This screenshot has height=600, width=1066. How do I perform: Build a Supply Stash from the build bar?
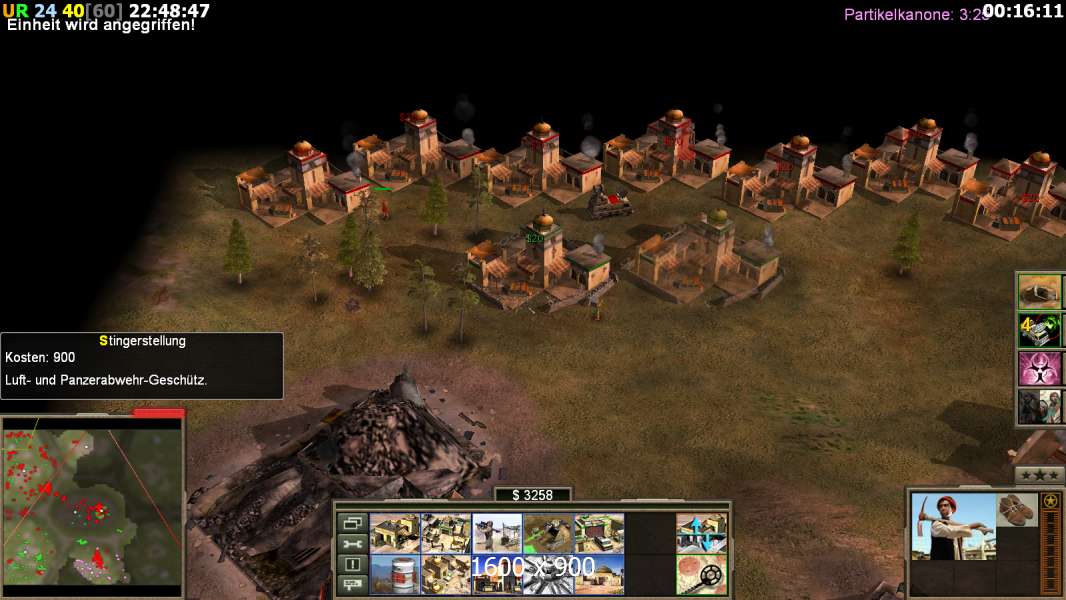[394, 533]
